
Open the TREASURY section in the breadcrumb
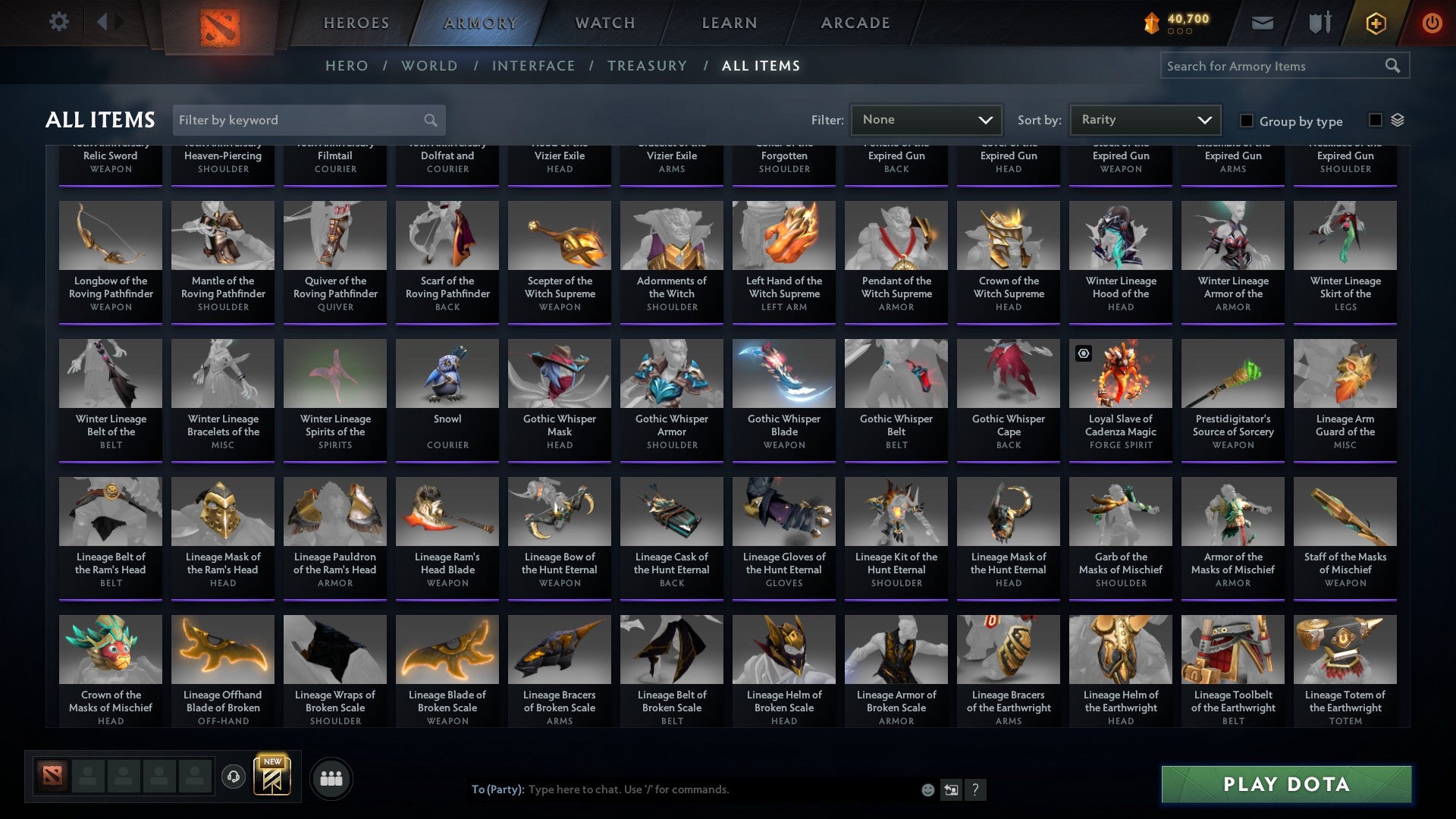pyautogui.click(x=648, y=66)
